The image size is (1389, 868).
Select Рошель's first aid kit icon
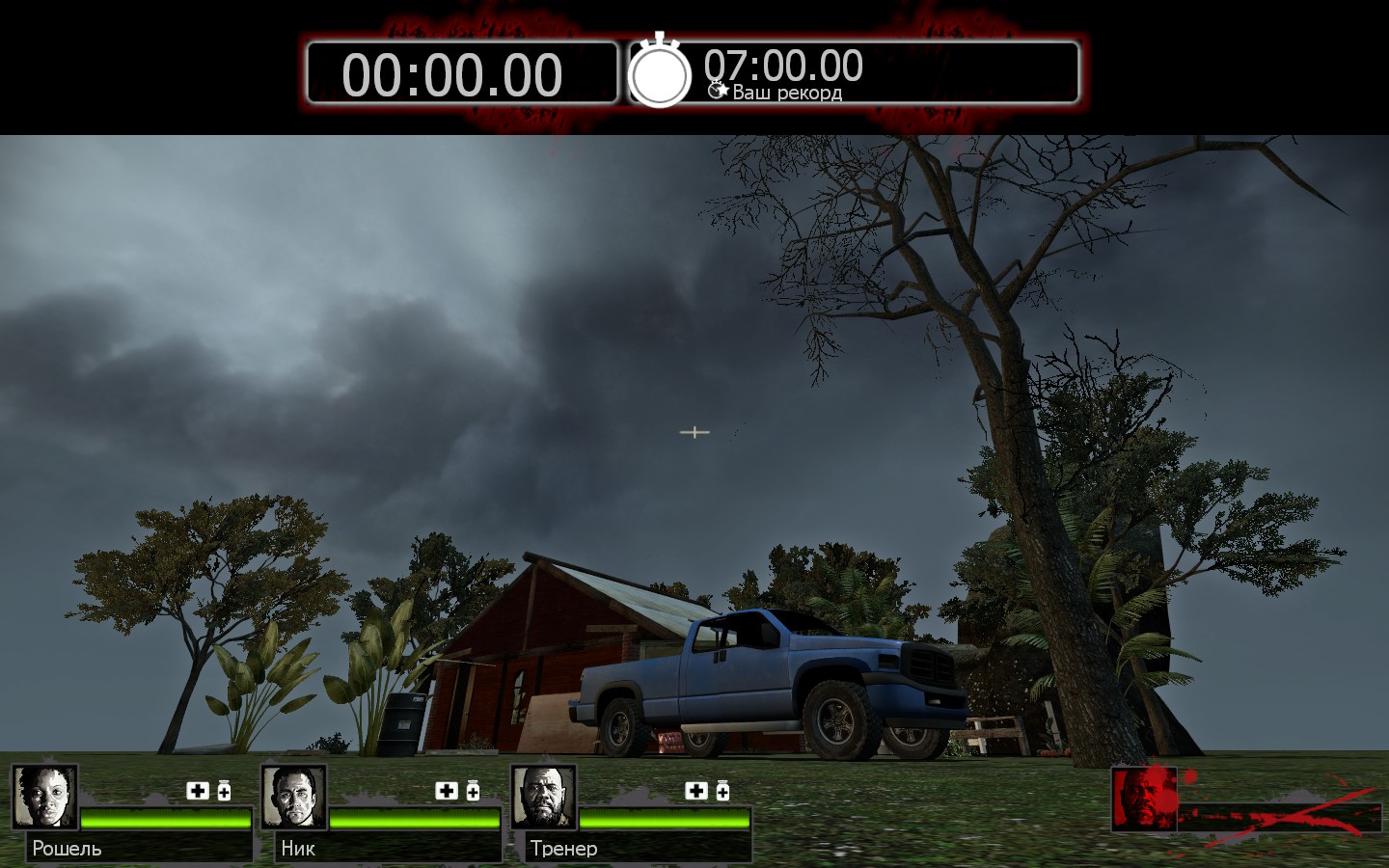[198, 791]
